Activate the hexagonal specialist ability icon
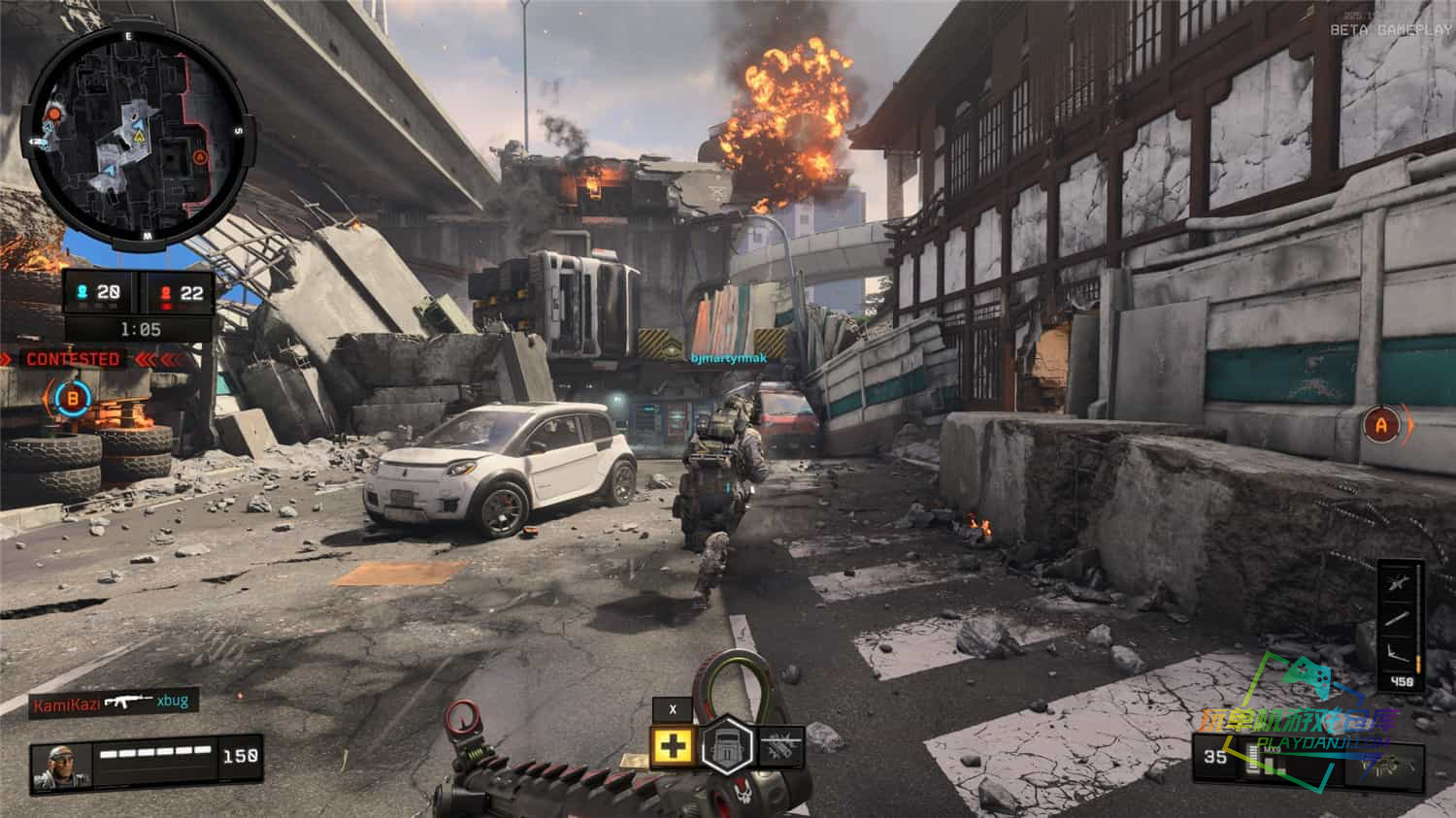 click(727, 746)
